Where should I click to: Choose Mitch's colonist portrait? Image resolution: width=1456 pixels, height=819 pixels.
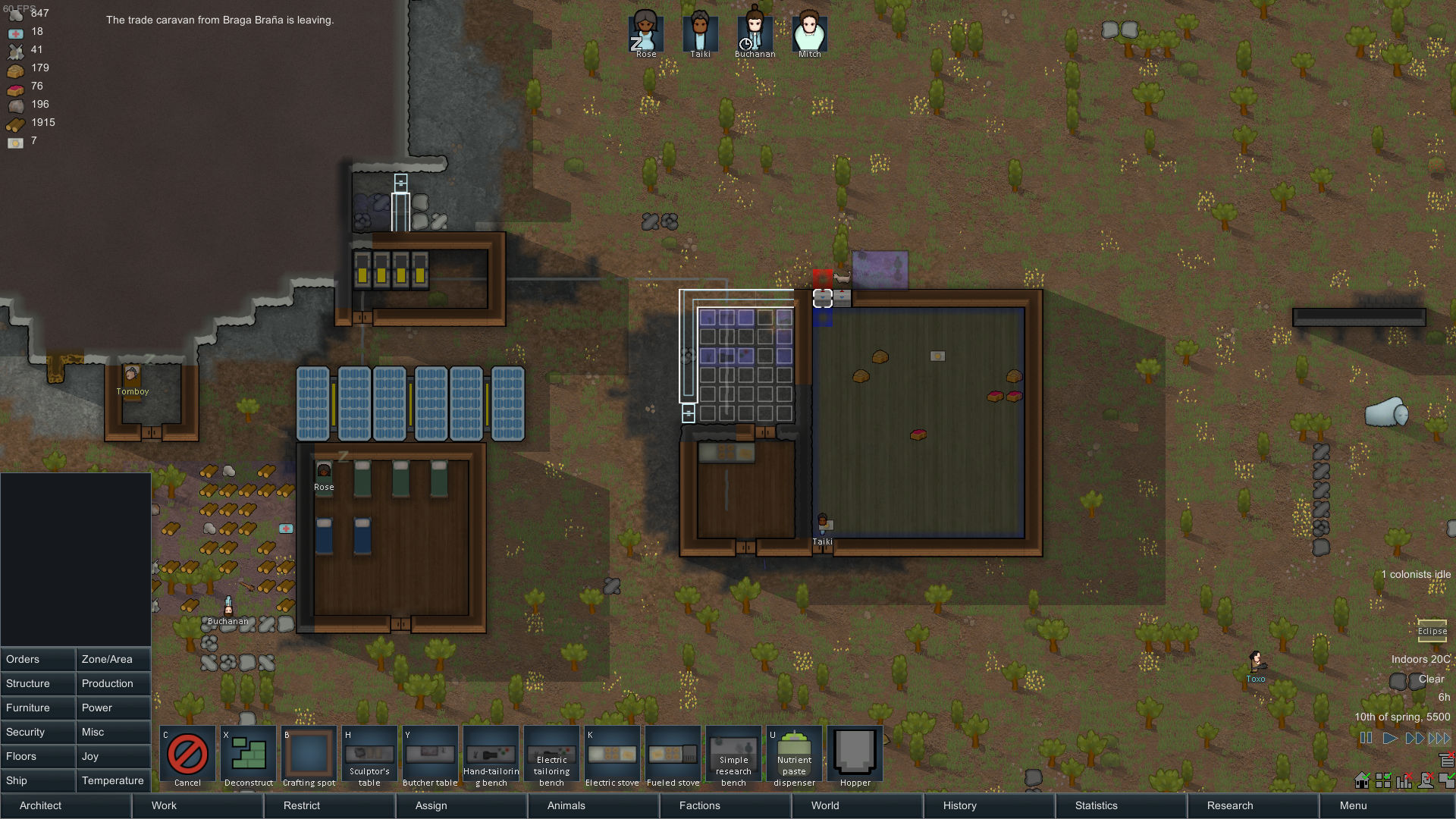pyautogui.click(x=809, y=33)
